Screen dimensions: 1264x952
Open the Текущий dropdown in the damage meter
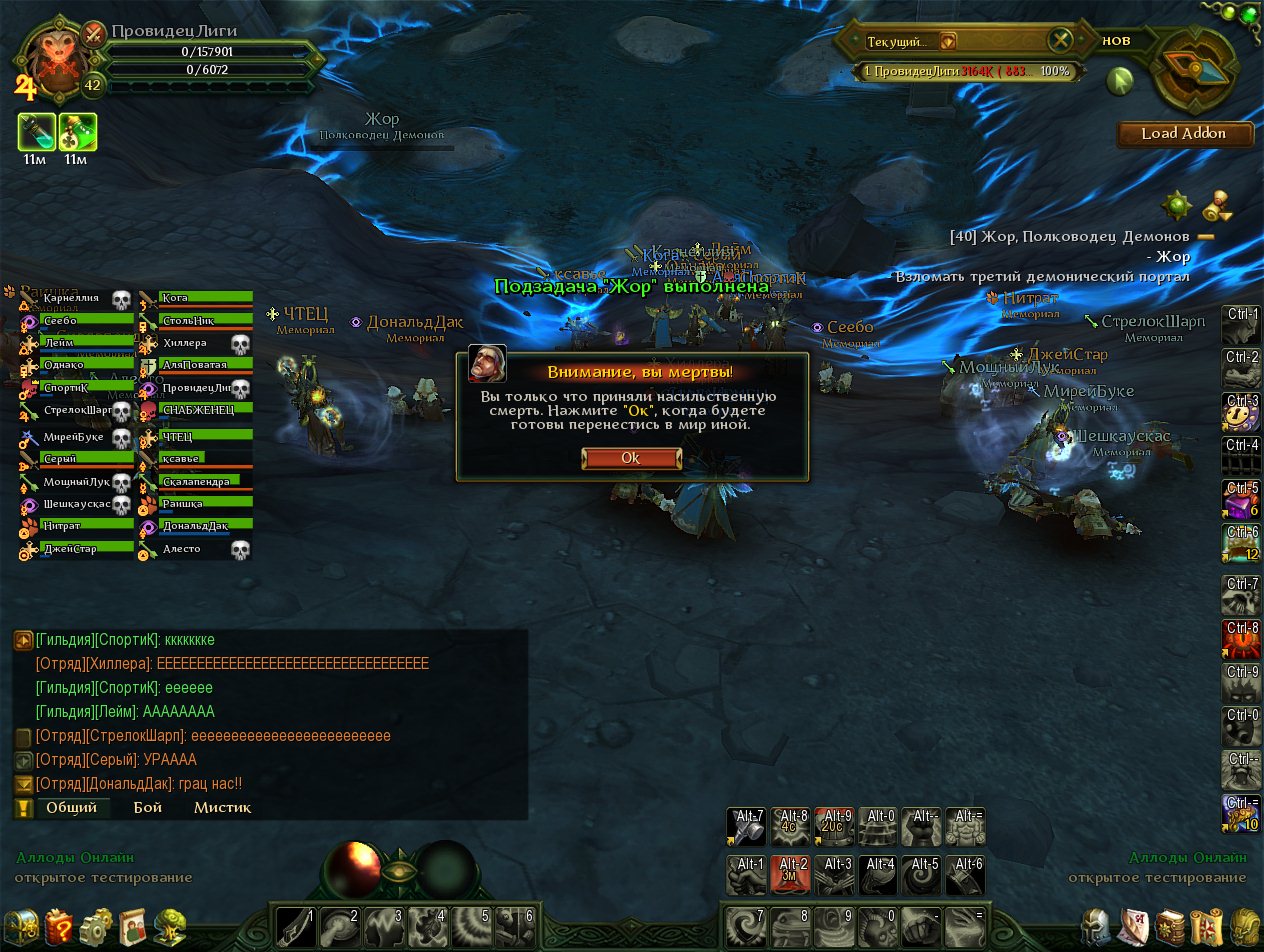pos(948,41)
